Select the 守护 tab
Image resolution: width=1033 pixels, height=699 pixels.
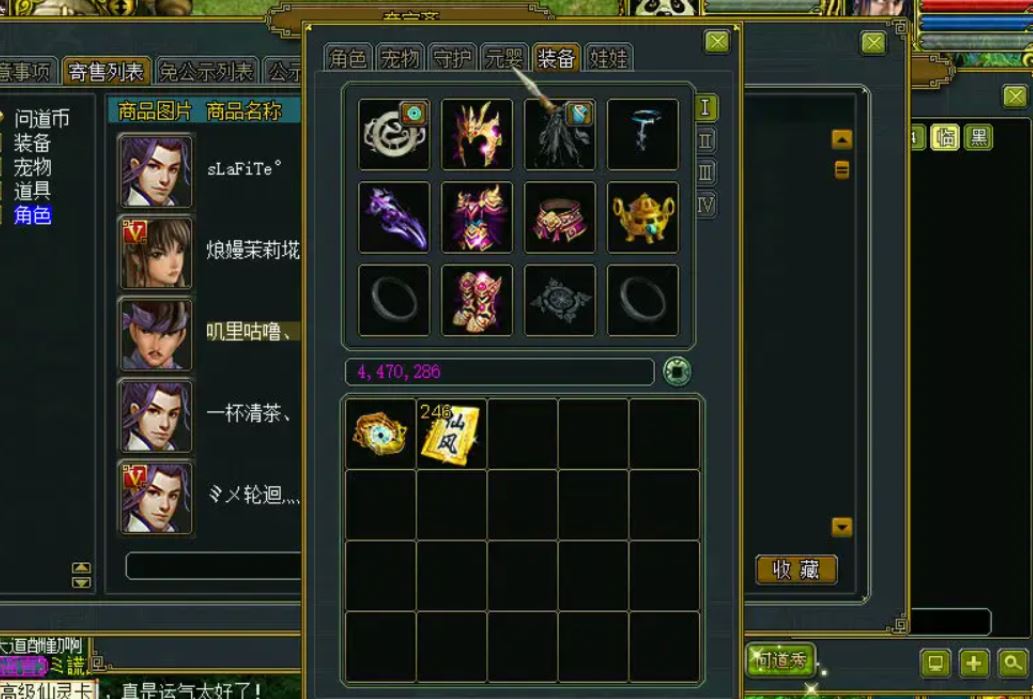452,58
